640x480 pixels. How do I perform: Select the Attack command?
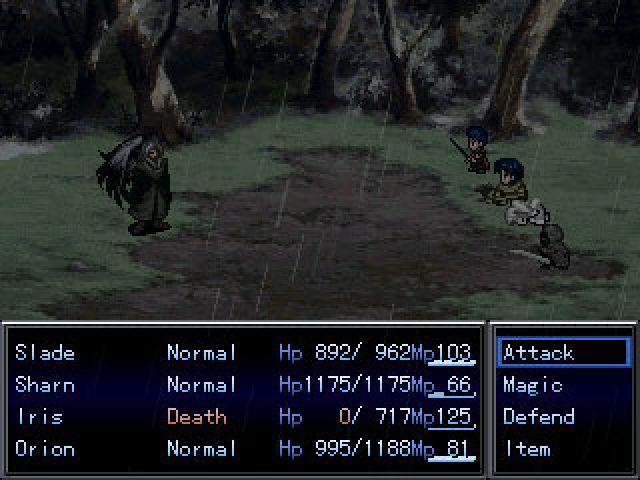pos(539,352)
